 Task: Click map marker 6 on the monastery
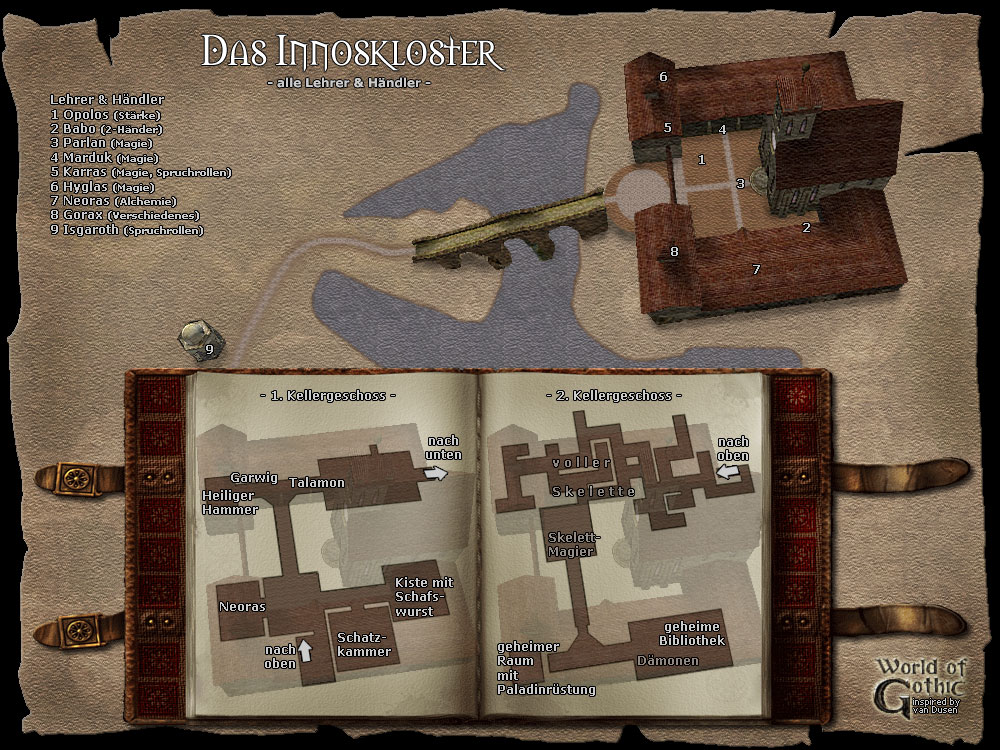pyautogui.click(x=663, y=76)
